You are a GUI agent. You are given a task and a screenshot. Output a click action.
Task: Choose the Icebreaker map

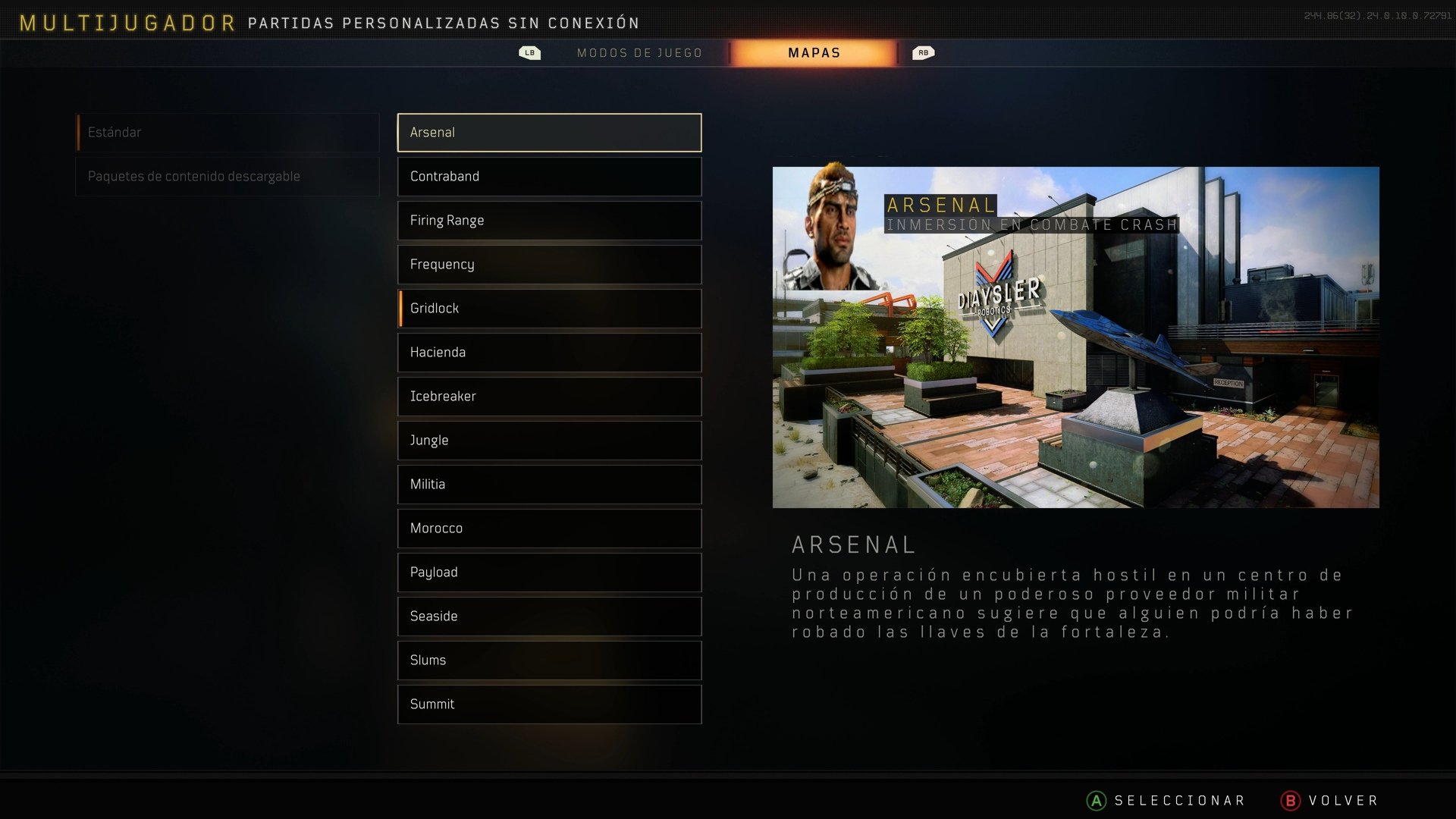pyautogui.click(x=548, y=396)
